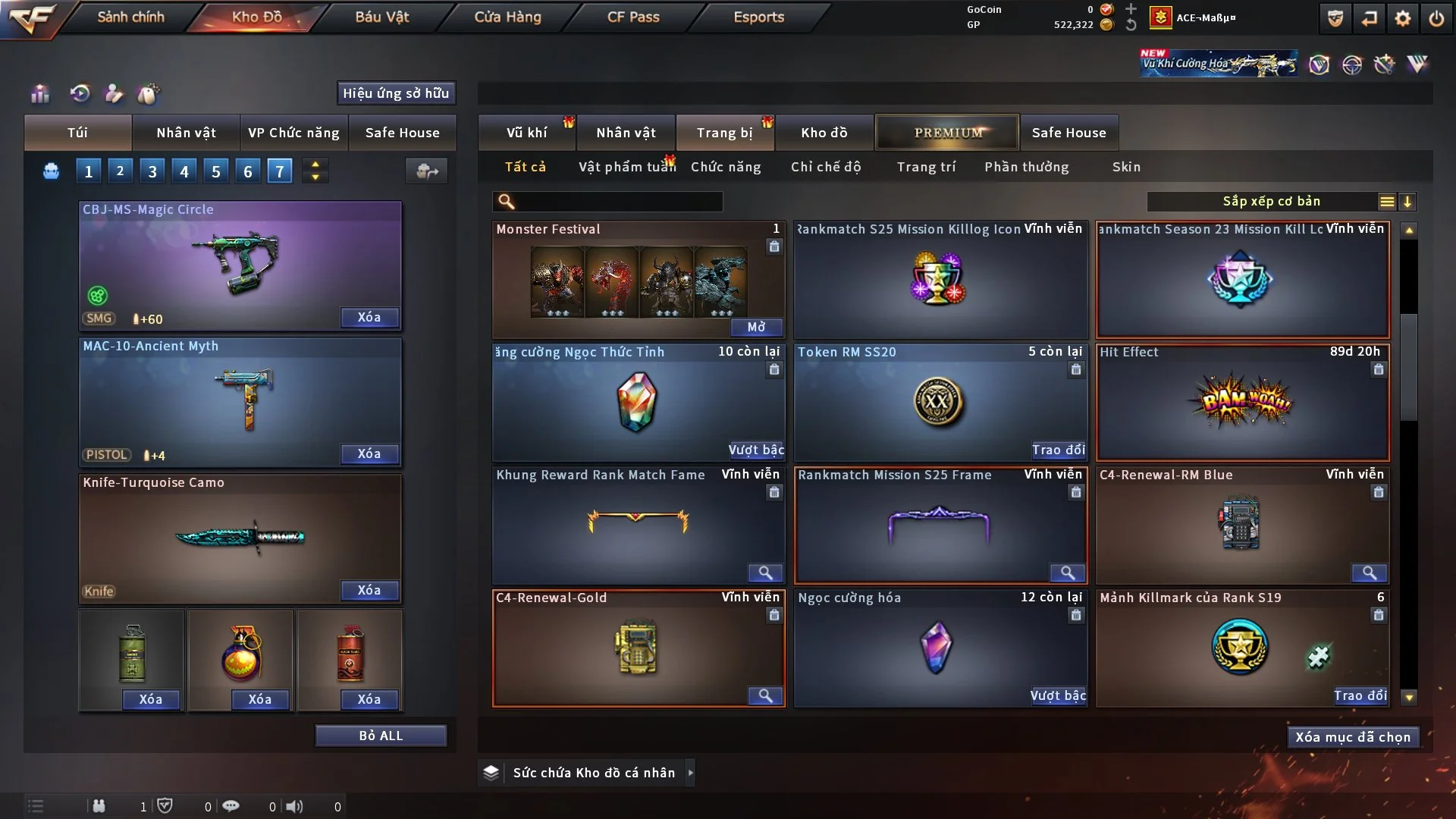Open the Sảnh chính main lobby
The width and height of the screenshot is (1456, 819).
[x=130, y=17]
